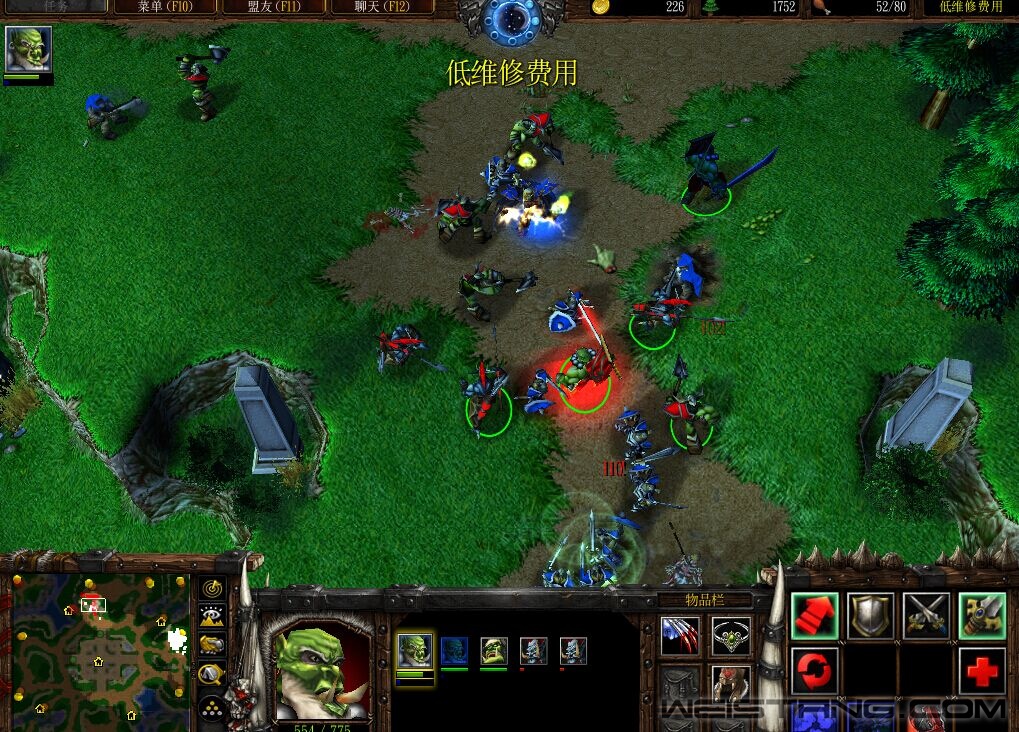Use the claws item in inventory

[x=681, y=634]
